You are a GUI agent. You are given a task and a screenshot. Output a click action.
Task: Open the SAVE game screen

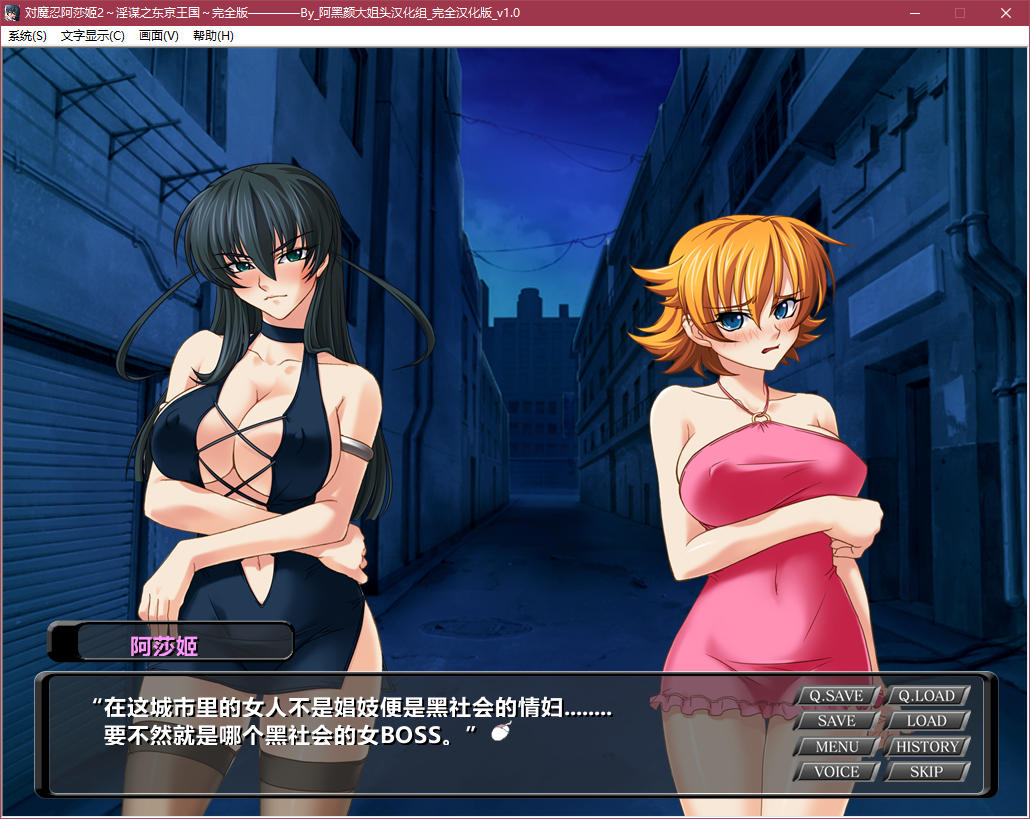point(836,721)
